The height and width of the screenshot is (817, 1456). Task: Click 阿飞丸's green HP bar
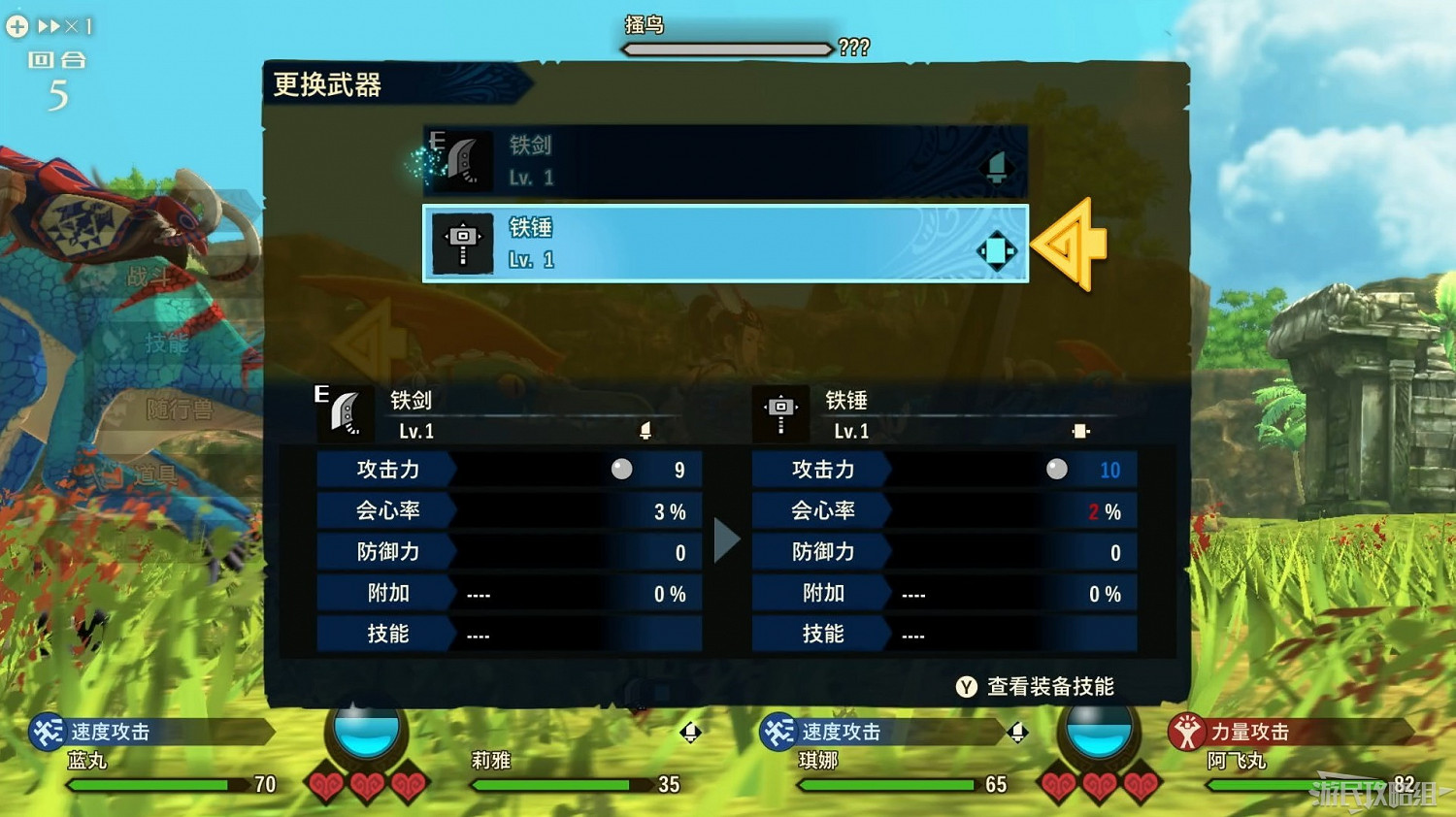coord(1291,785)
